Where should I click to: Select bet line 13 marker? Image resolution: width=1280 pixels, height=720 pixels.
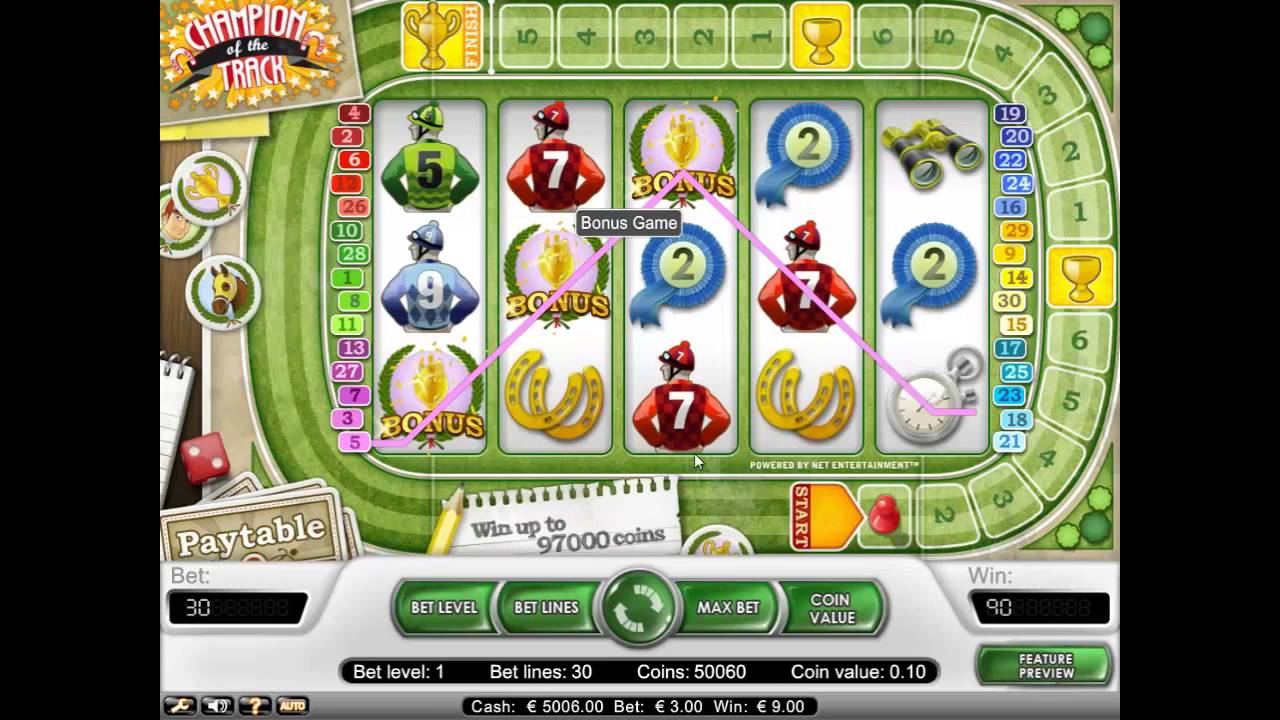(x=352, y=348)
